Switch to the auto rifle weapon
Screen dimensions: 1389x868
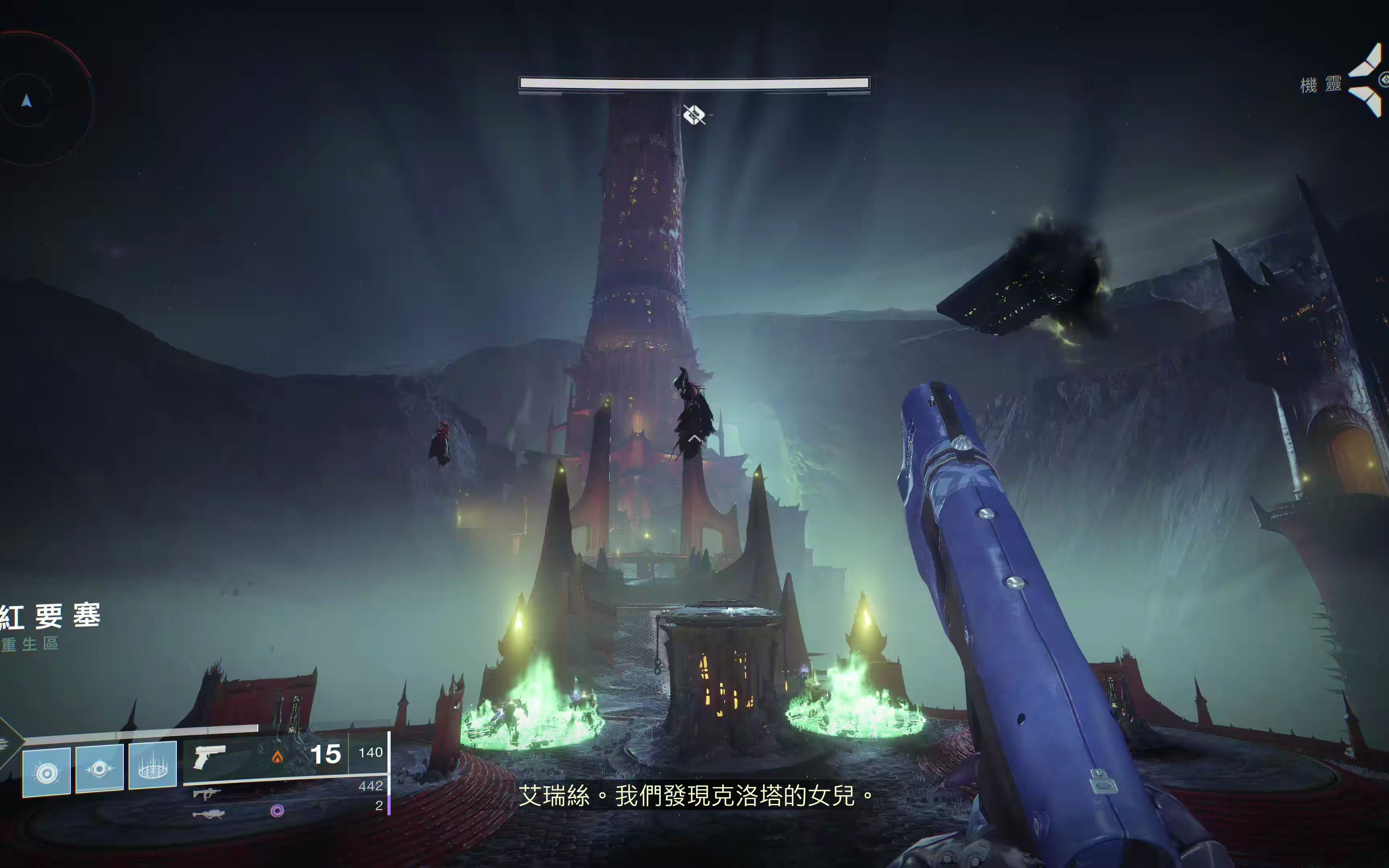coord(207,793)
